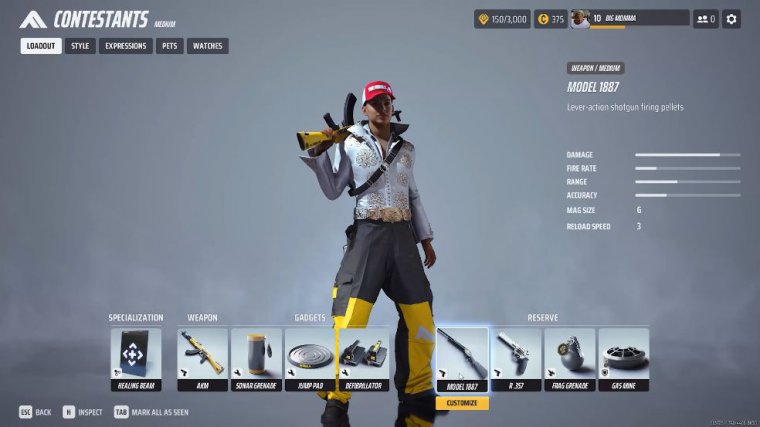Open the 150/3,000 premium currency counter
The width and height of the screenshot is (760, 427).
(x=502, y=19)
